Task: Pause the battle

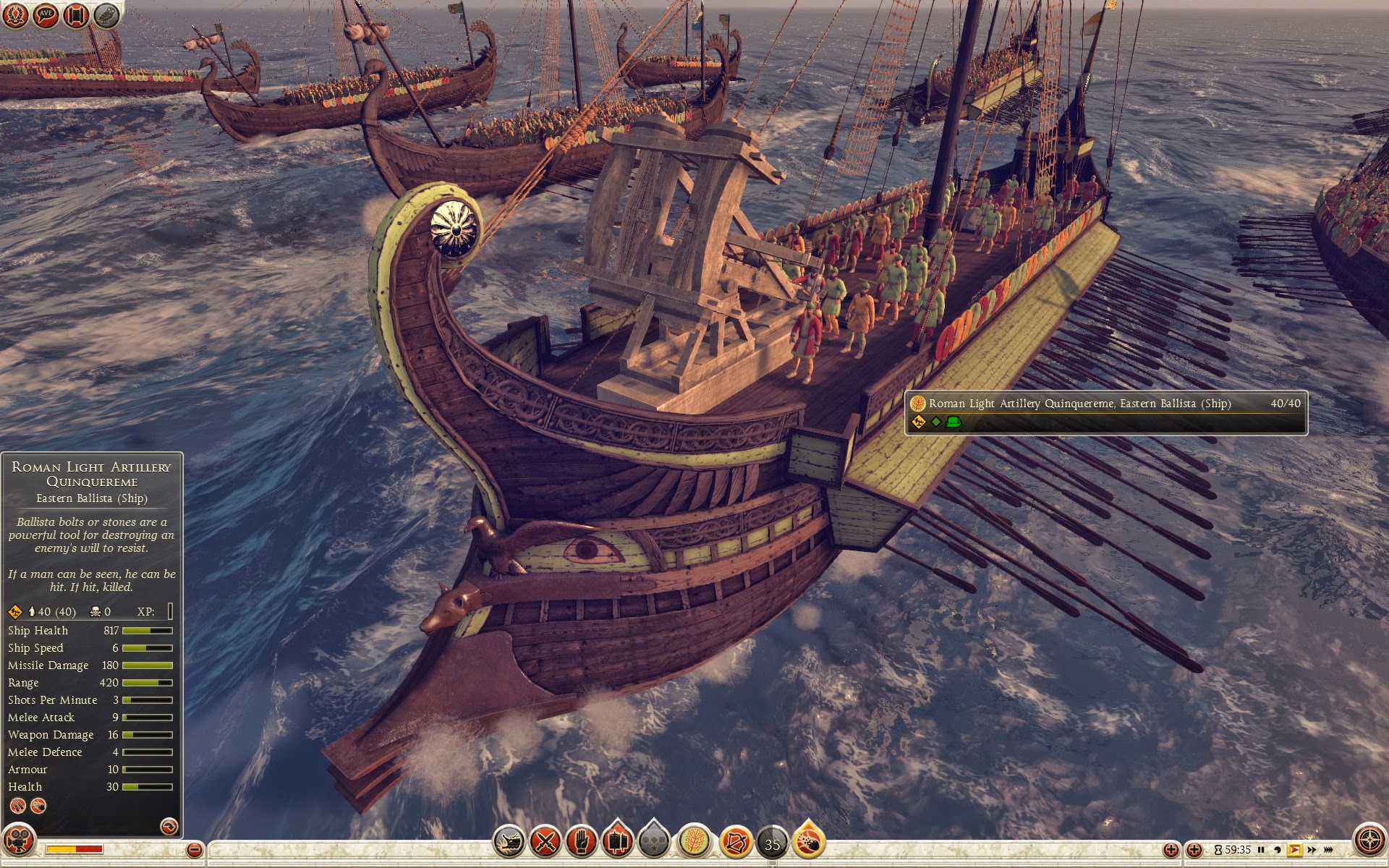Action: click(x=1261, y=850)
